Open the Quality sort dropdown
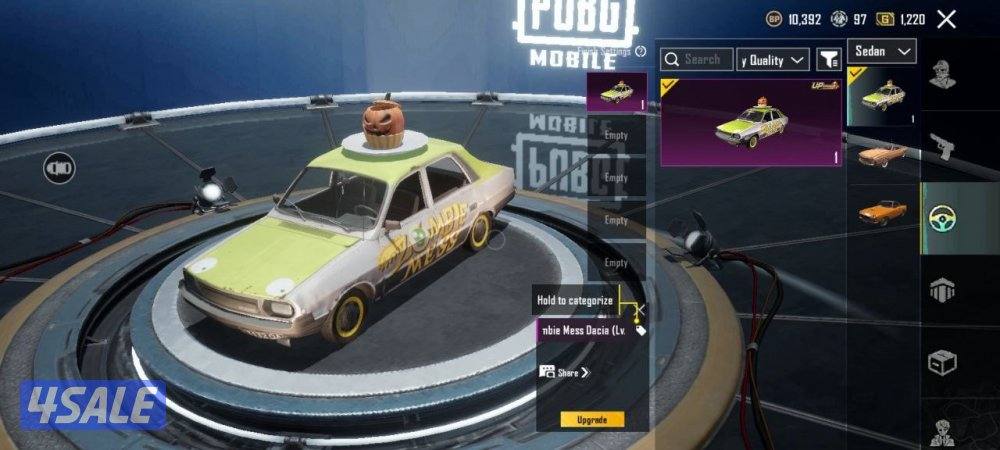1000x450 pixels. 773,60
